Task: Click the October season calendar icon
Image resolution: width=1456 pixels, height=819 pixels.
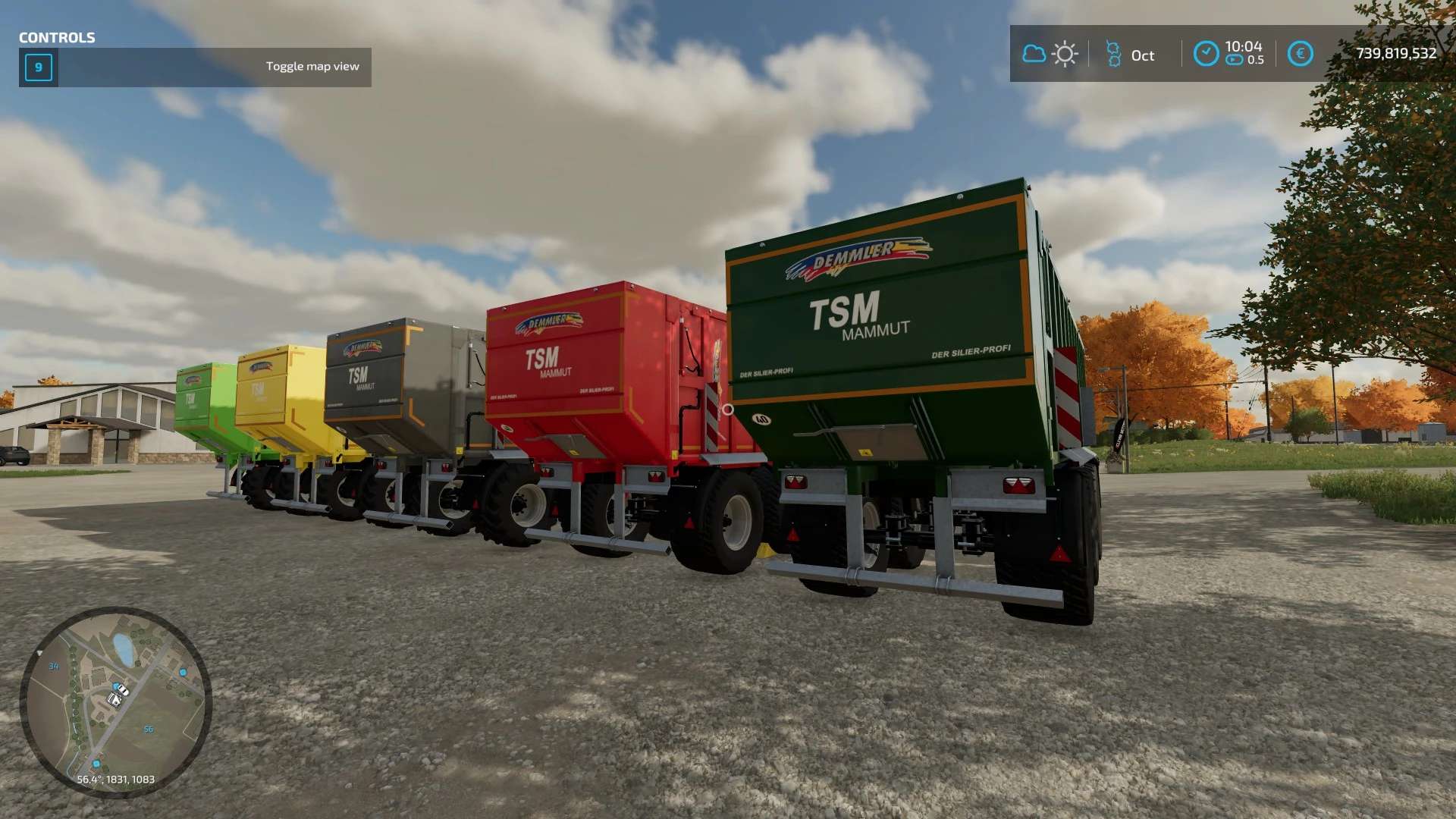Action: pos(1113,54)
